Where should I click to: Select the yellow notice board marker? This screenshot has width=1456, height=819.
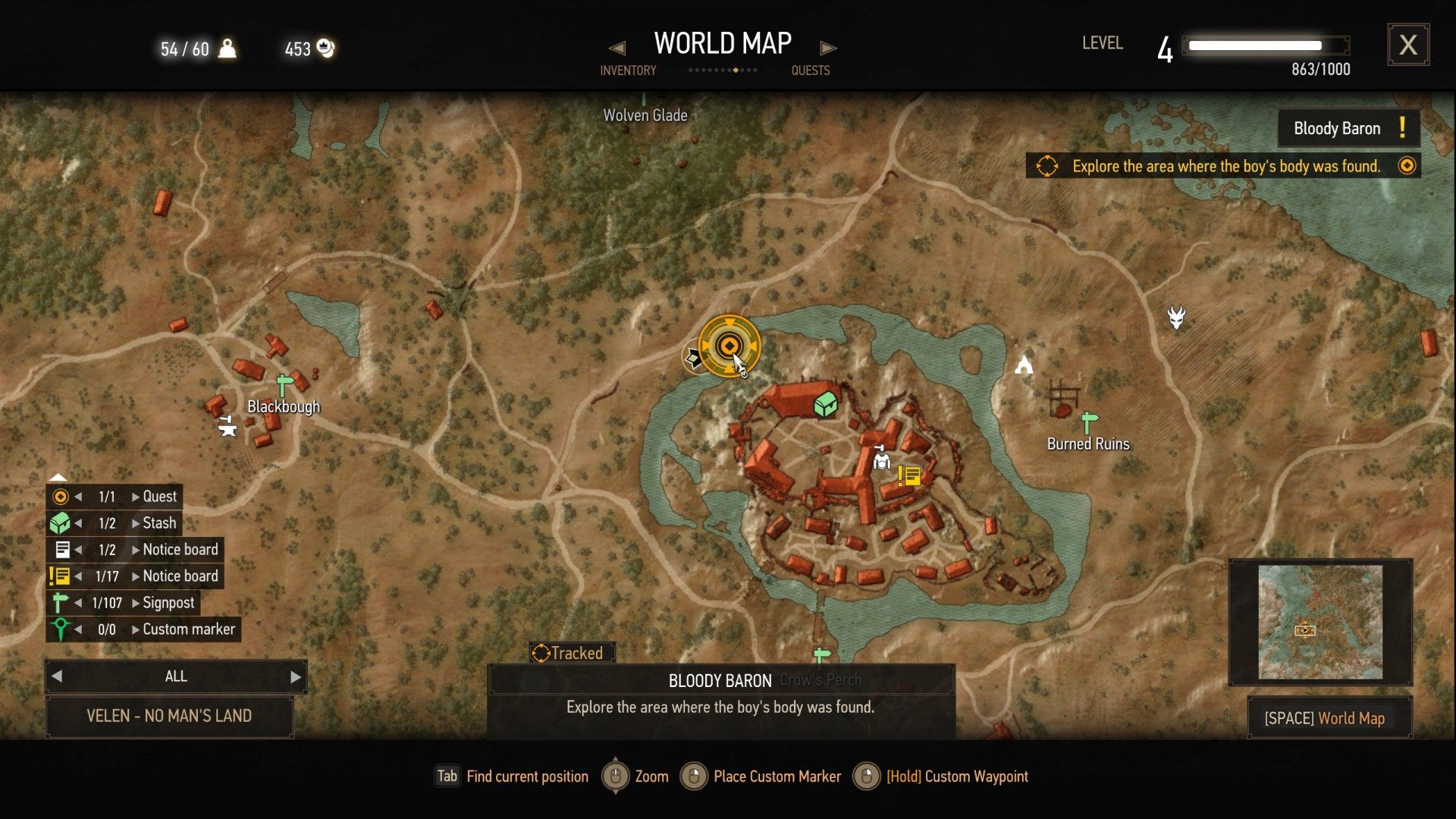pos(908,475)
